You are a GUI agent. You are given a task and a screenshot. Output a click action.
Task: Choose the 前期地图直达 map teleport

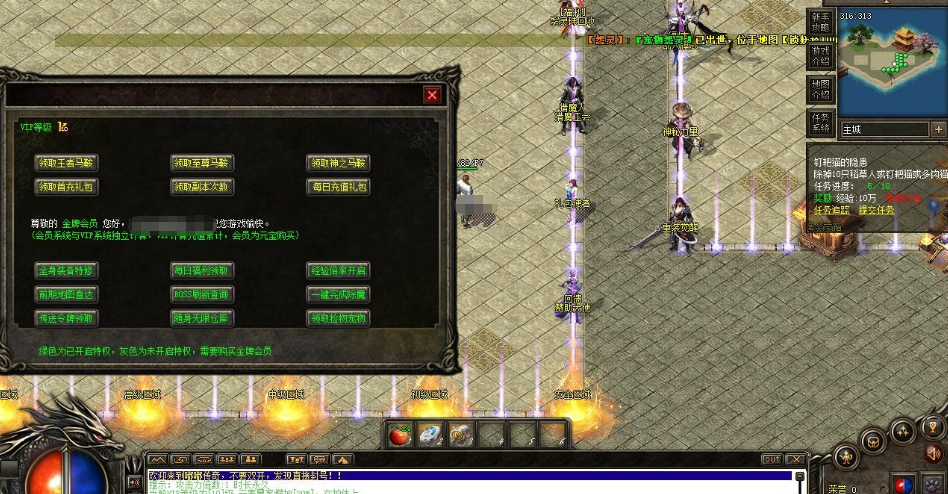click(x=67, y=294)
